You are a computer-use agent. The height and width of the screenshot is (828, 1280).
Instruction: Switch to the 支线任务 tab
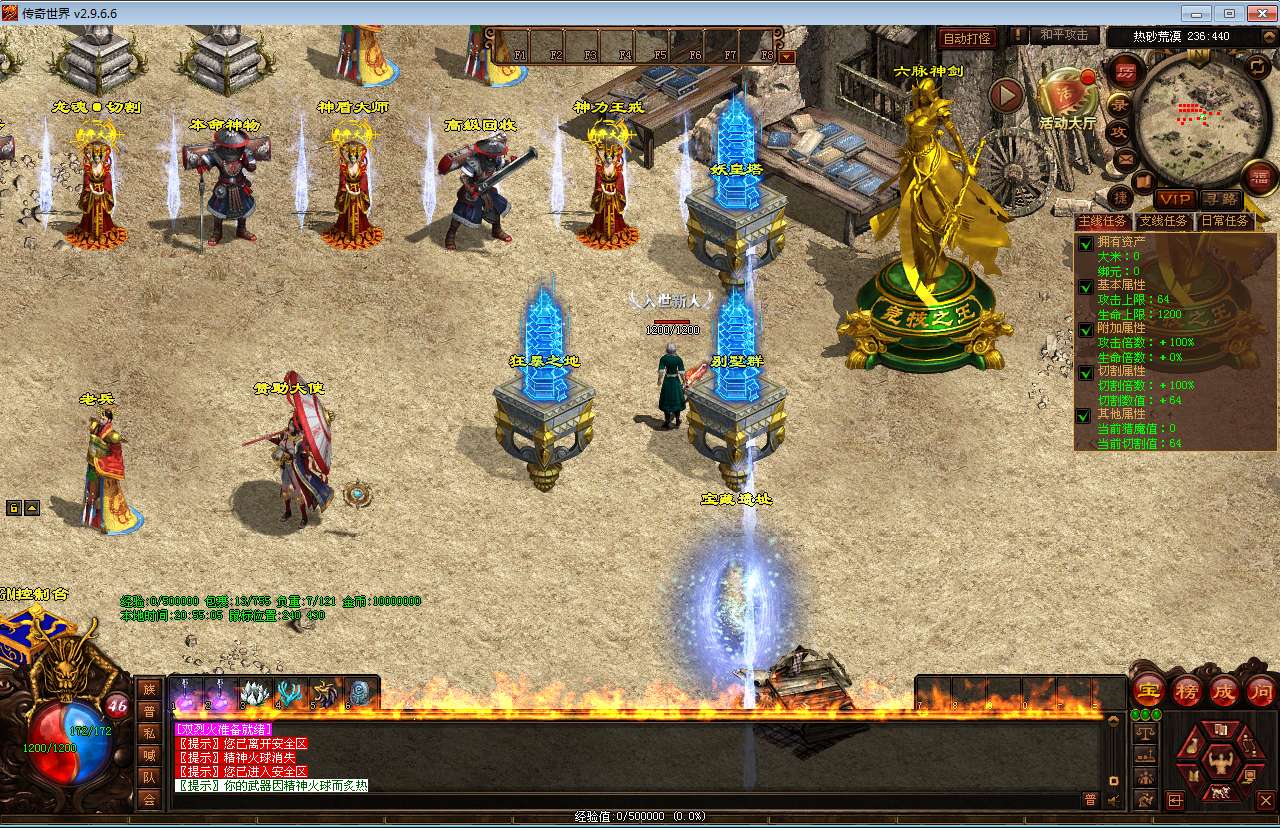coord(1165,221)
